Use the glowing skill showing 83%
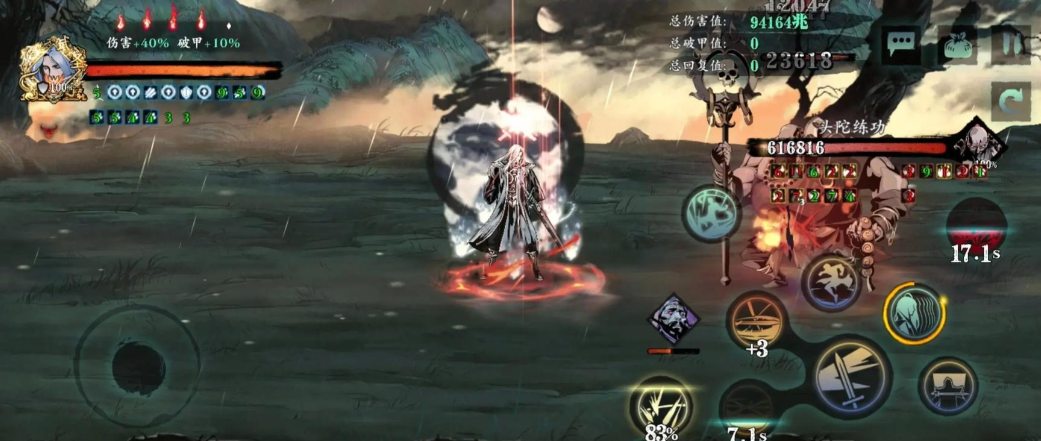The image size is (1041, 441). [661, 405]
